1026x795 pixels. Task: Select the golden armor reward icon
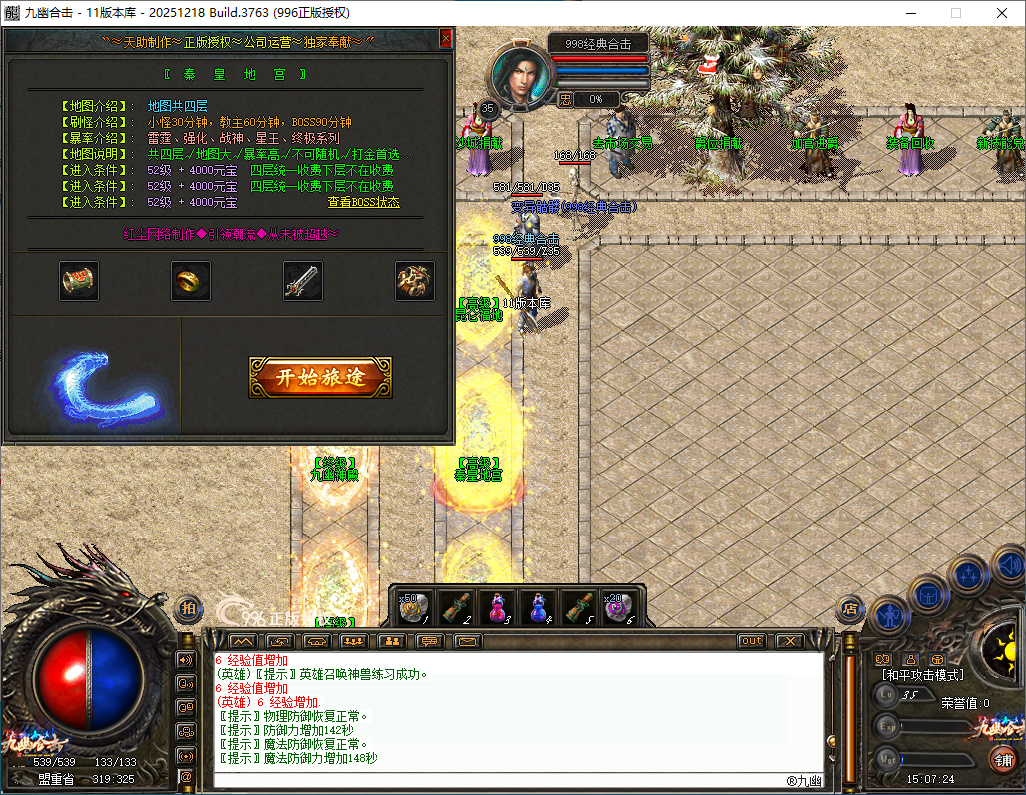pos(414,281)
